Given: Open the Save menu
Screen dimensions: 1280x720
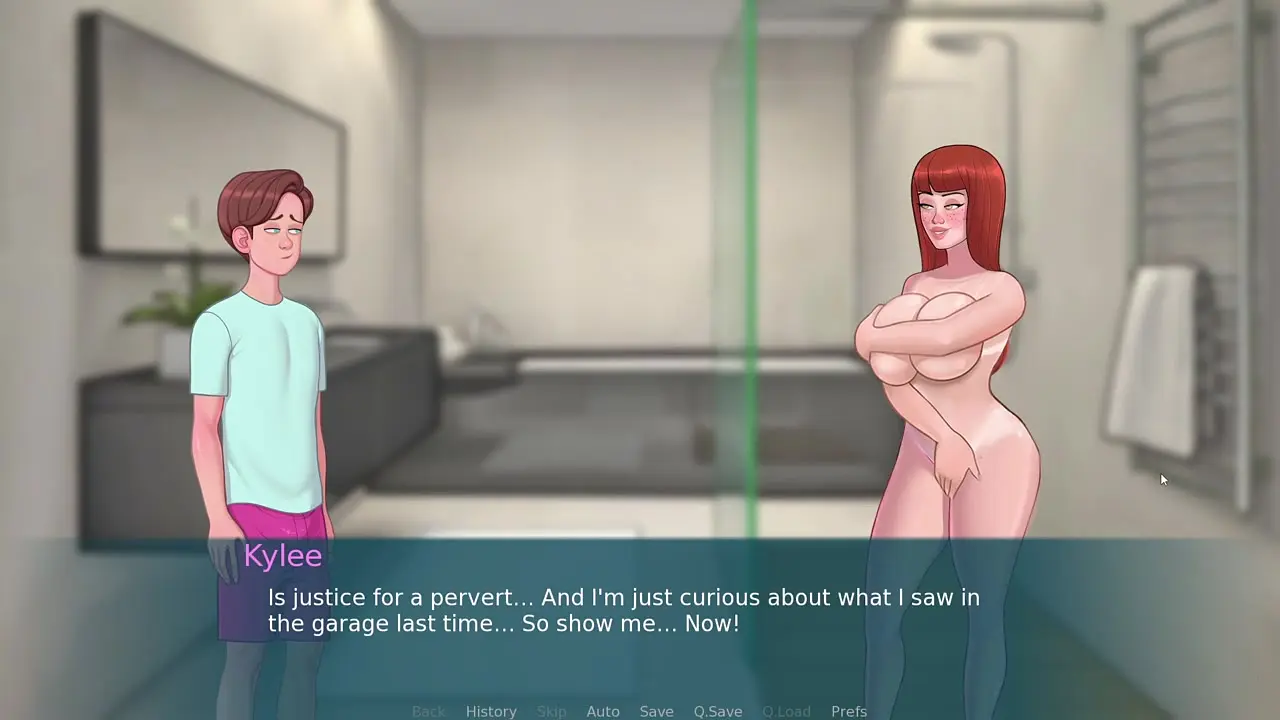Looking at the screenshot, I should click(656, 711).
